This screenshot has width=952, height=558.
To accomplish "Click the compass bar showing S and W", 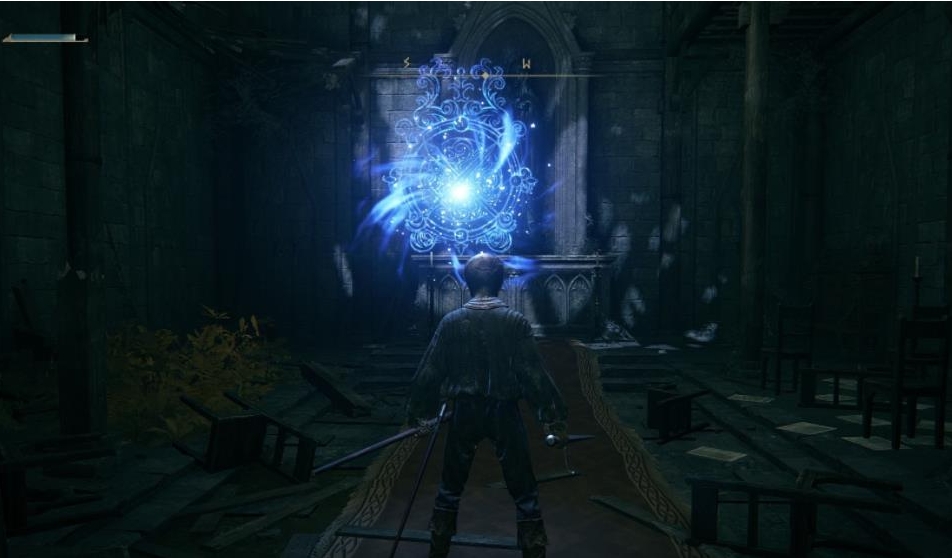I will tap(476, 70).
